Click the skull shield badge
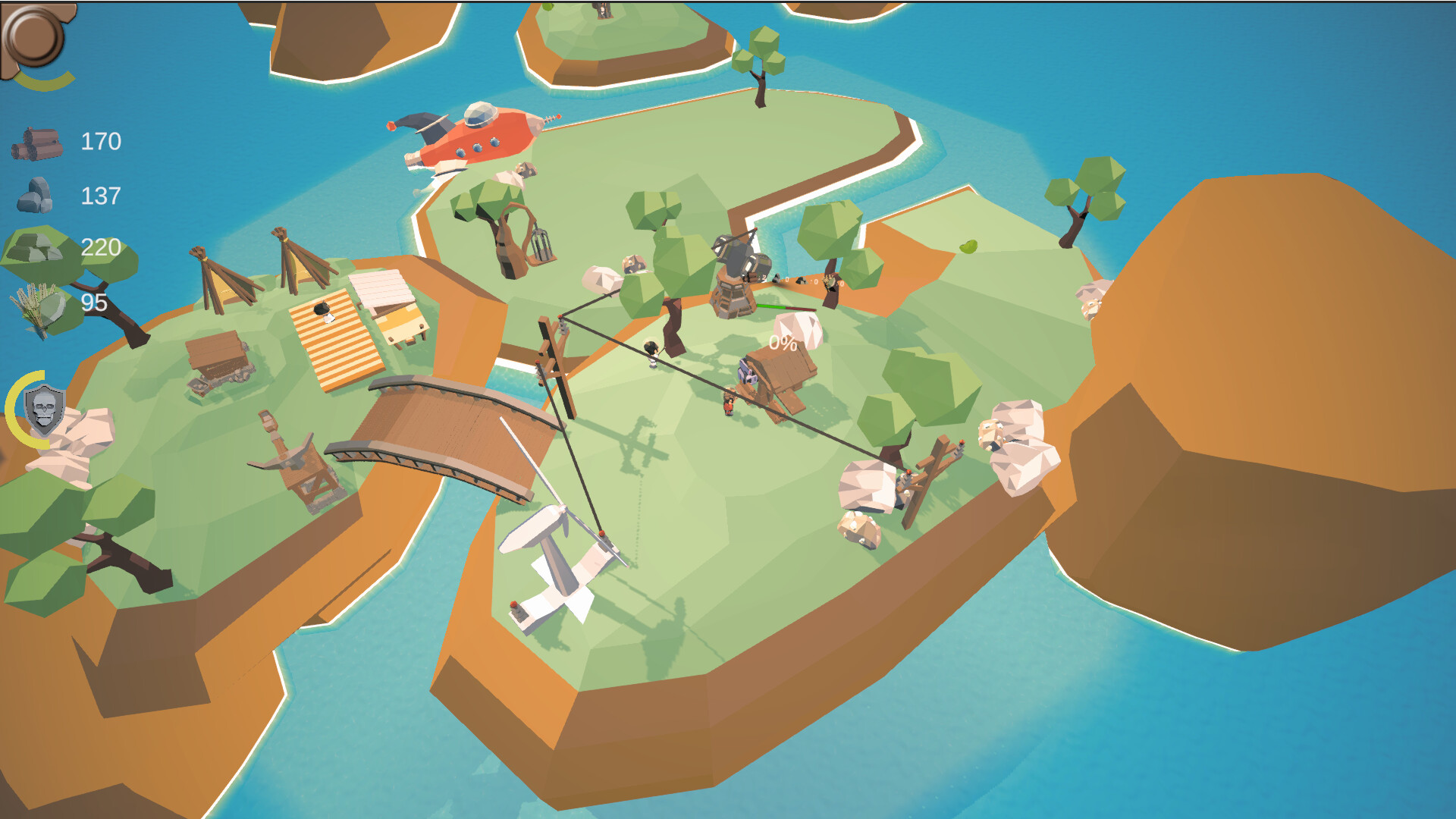Image resolution: width=1456 pixels, height=819 pixels. pyautogui.click(x=43, y=411)
